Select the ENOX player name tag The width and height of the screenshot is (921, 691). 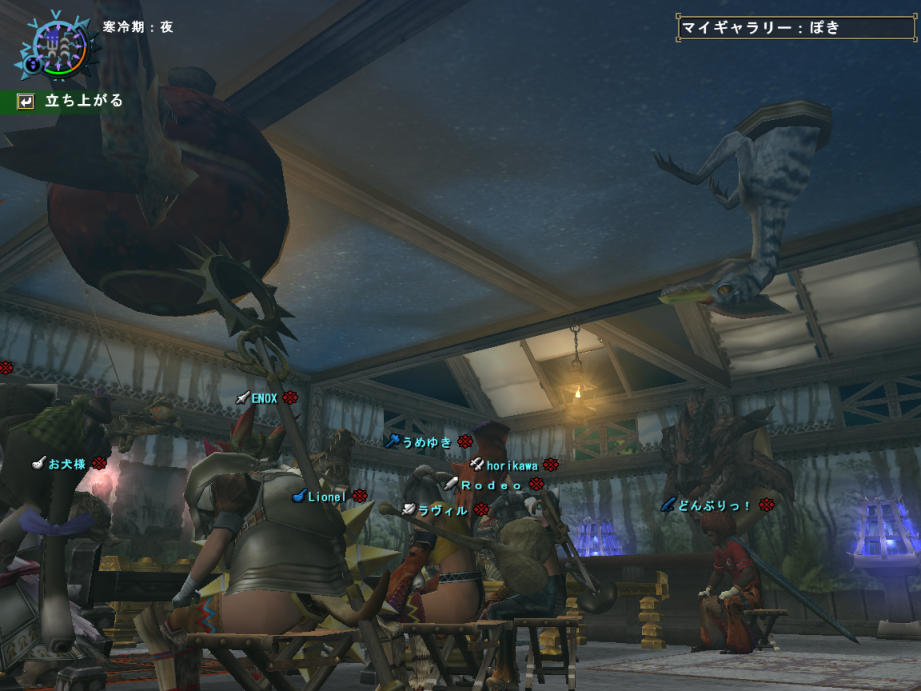coord(265,398)
